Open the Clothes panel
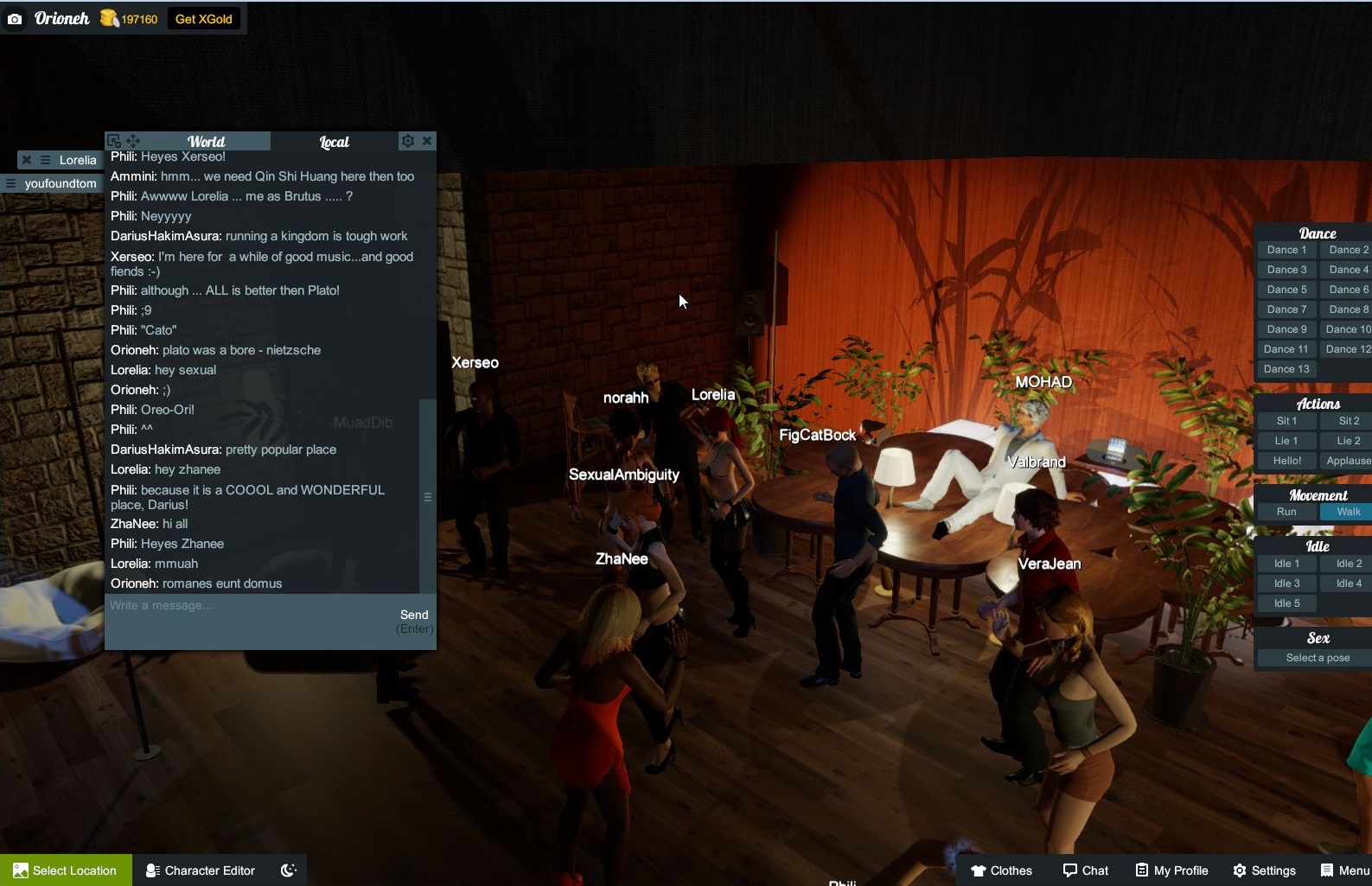Screen dimensions: 1372x886 coord(1003,870)
